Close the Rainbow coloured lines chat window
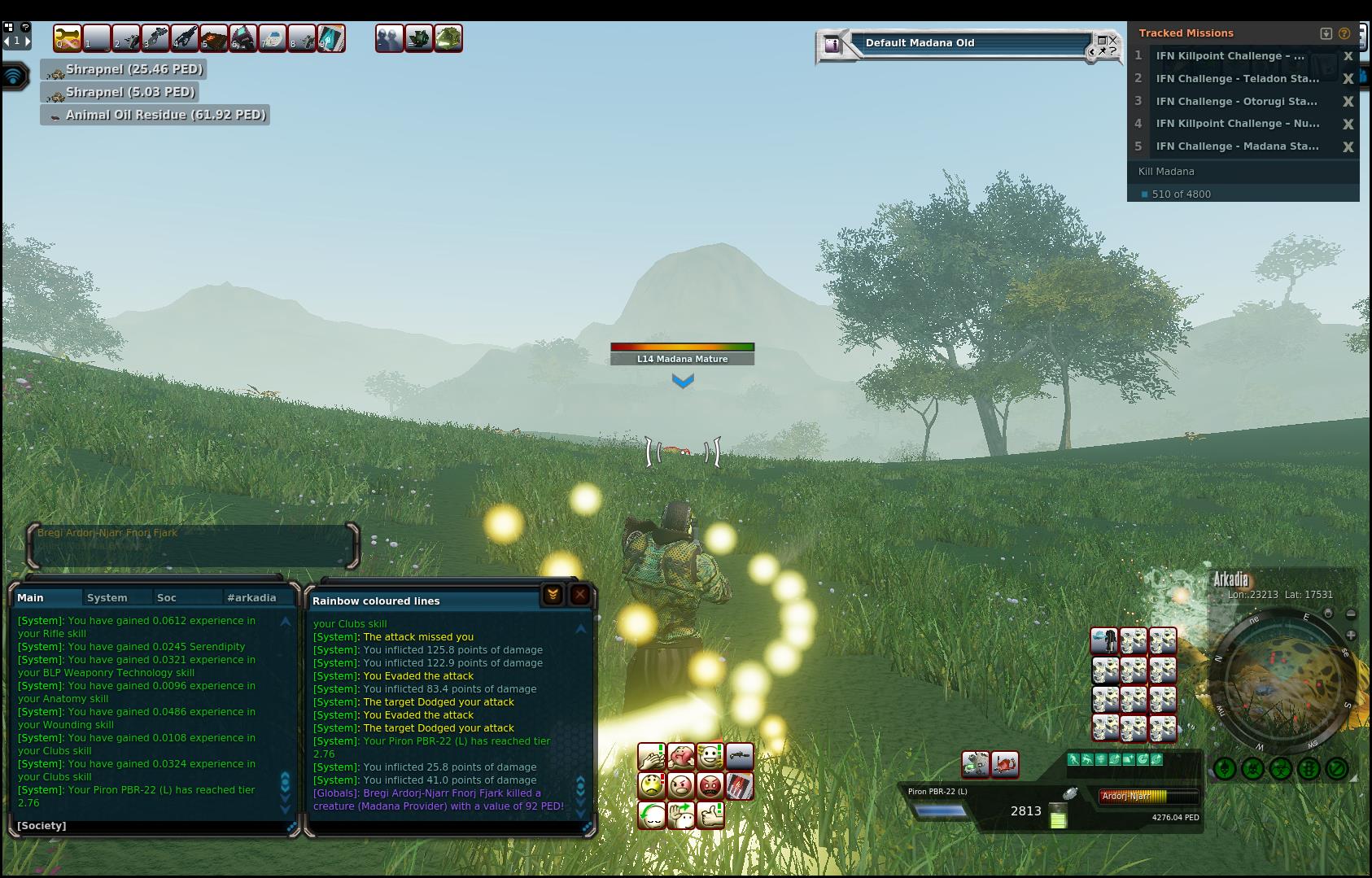Screen dimensions: 1372x878 [579, 595]
